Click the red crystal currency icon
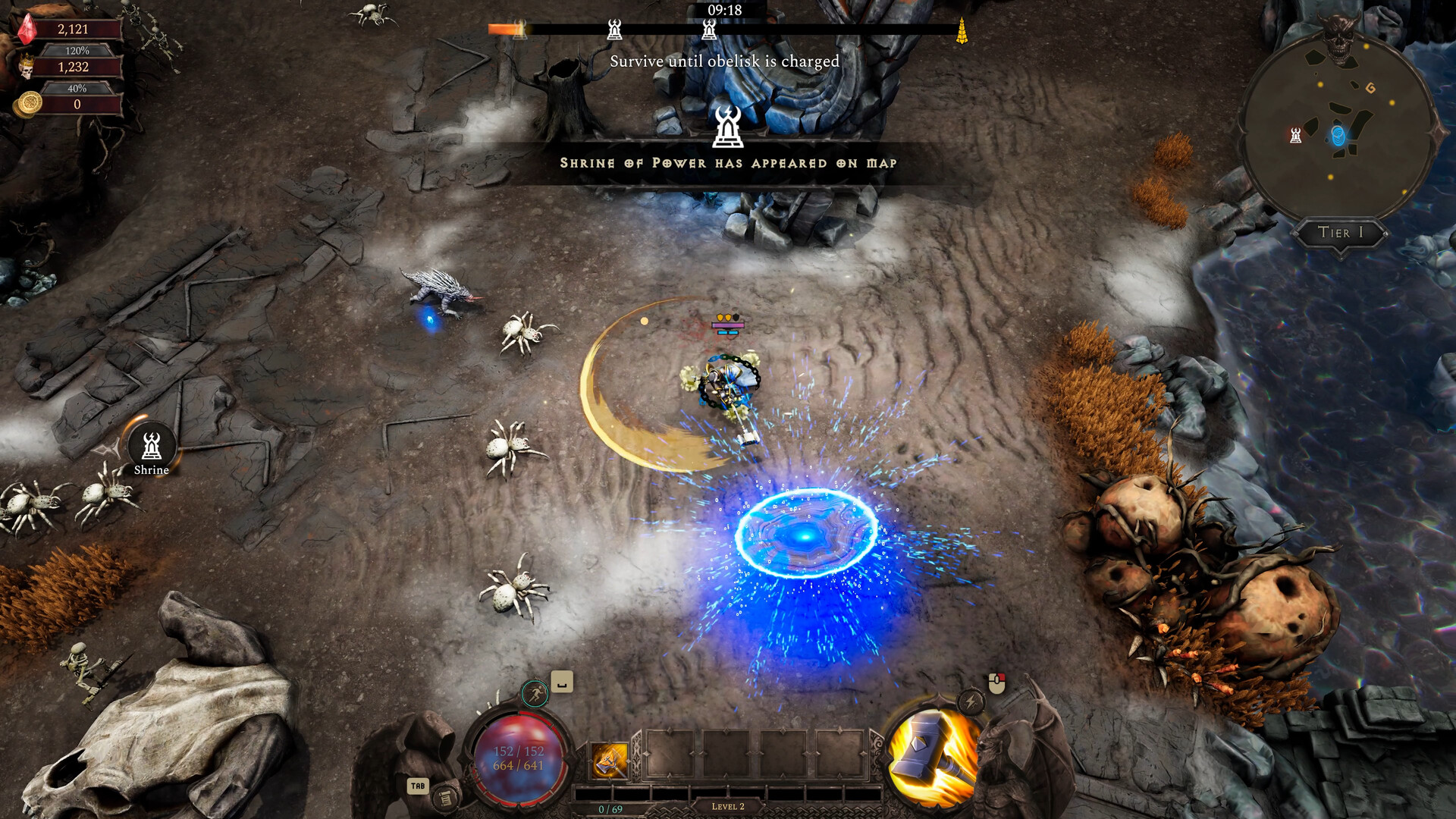 pyautogui.click(x=27, y=30)
